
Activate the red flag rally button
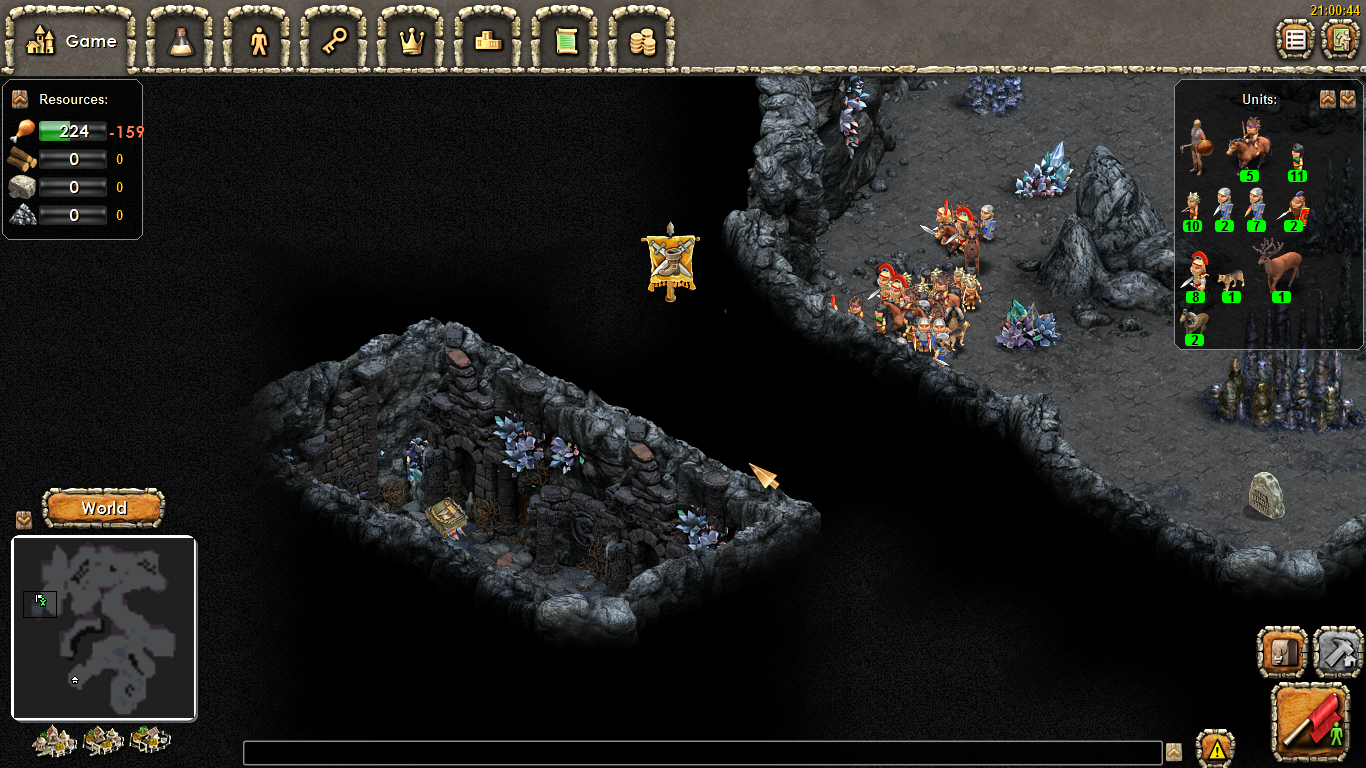[1311, 721]
